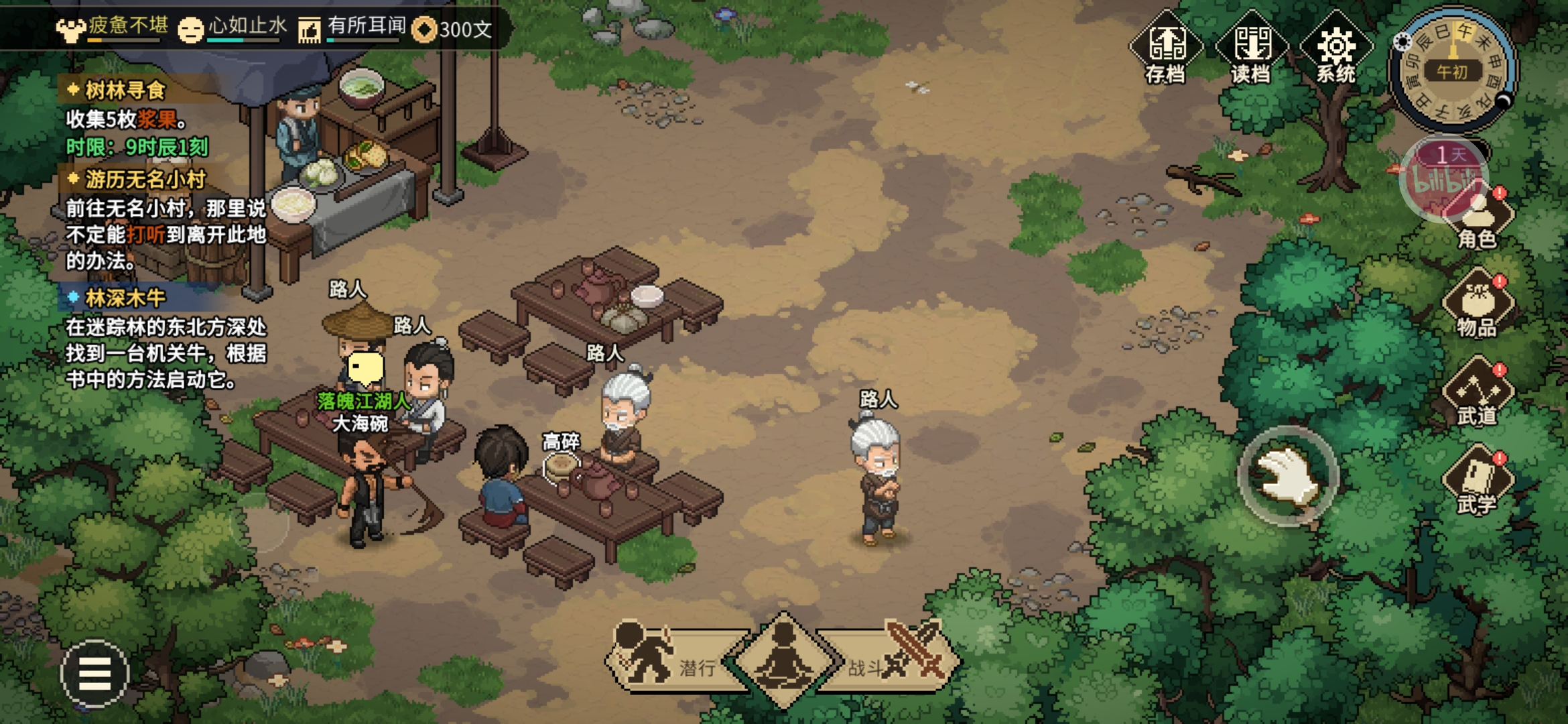This screenshot has height=724, width=1568.
Task: Open the round hamburger menu
Action: 94,674
